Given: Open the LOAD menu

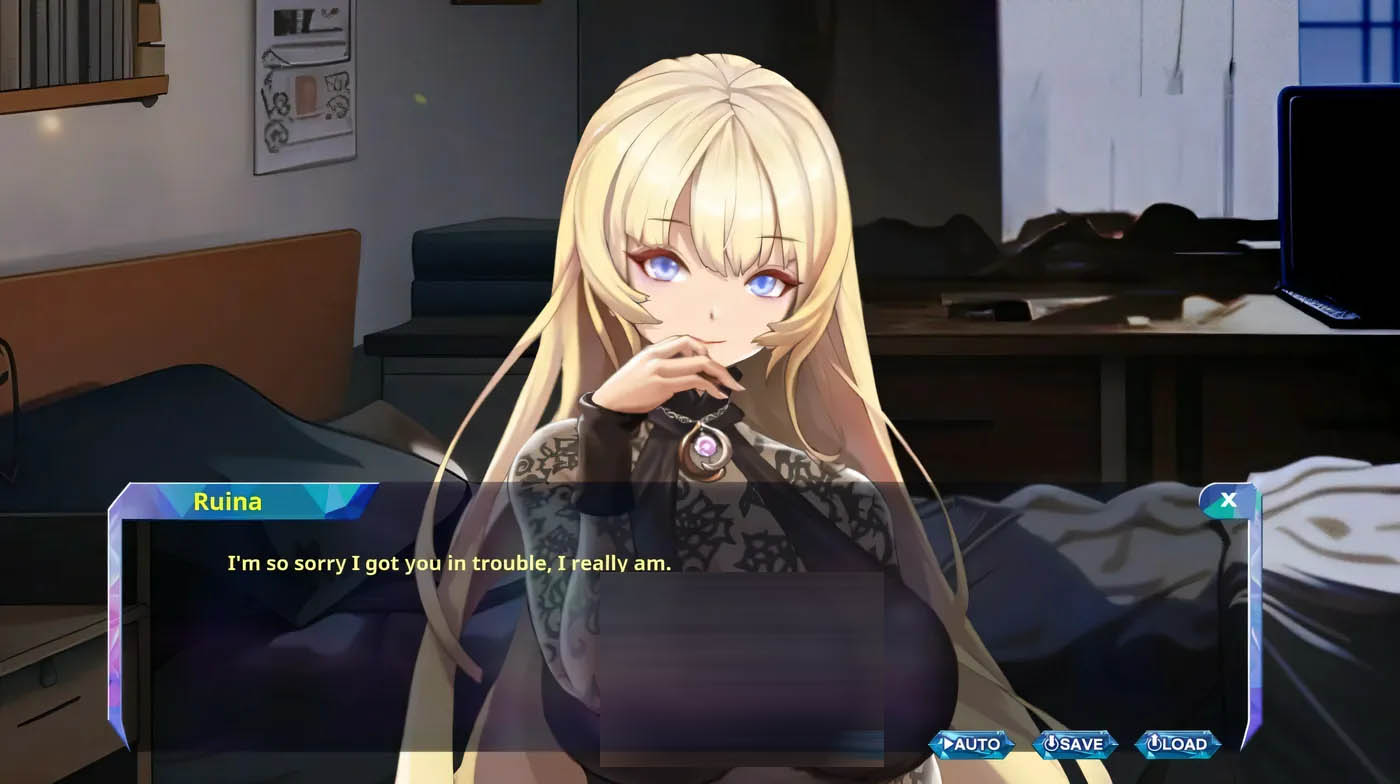Looking at the screenshot, I should click(1177, 744).
